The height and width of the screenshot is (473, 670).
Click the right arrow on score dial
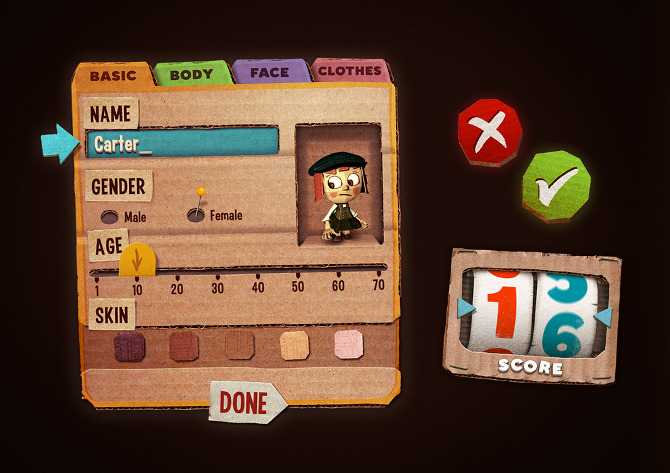(x=603, y=317)
